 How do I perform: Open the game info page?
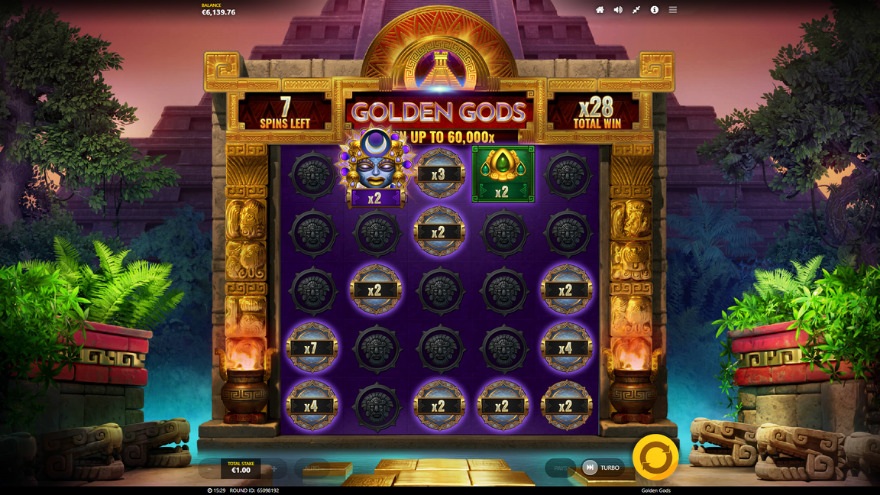[x=654, y=10]
